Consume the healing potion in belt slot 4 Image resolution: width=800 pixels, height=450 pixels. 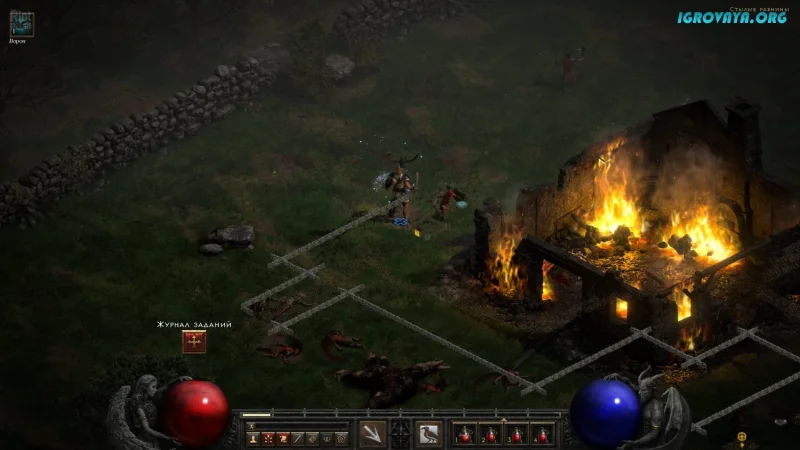(x=543, y=434)
